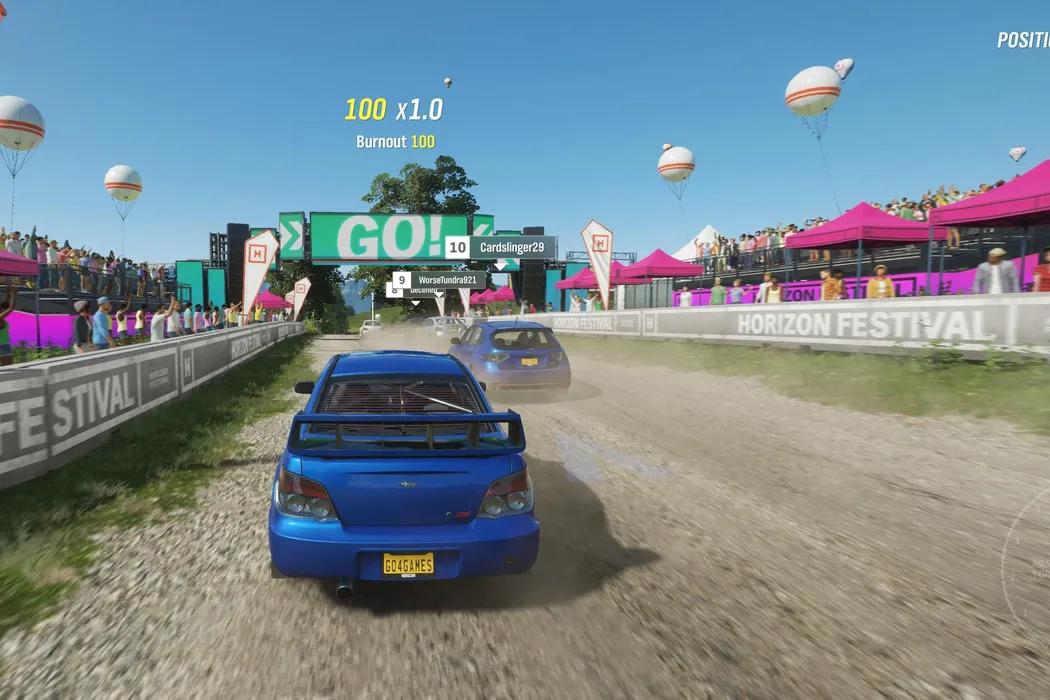
Task: Select the Cardslinger29 player name tag
Action: pyautogui.click(x=510, y=247)
